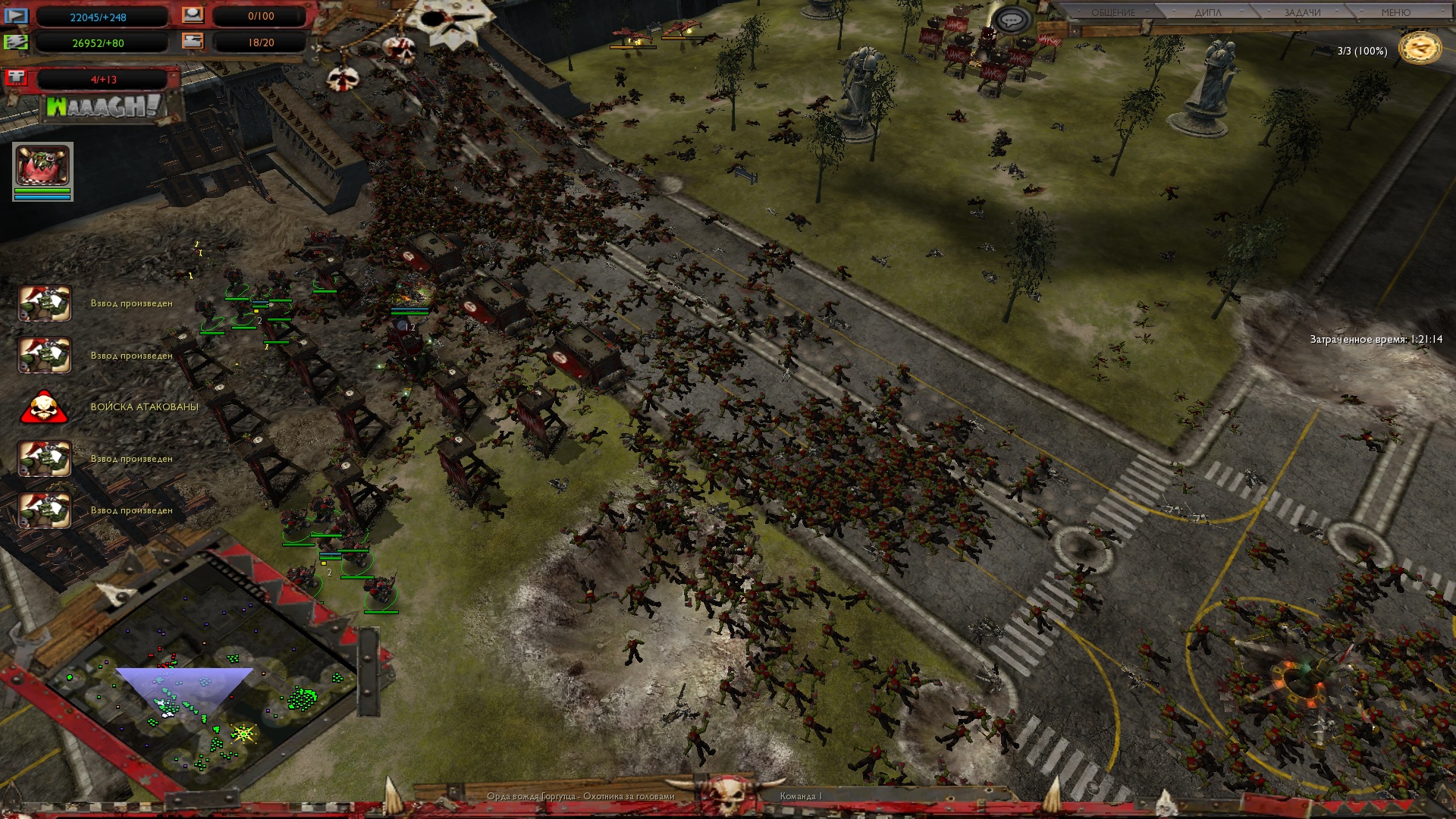1456x819 pixels.
Task: Select the Ork hero portrait
Action: click(x=42, y=166)
